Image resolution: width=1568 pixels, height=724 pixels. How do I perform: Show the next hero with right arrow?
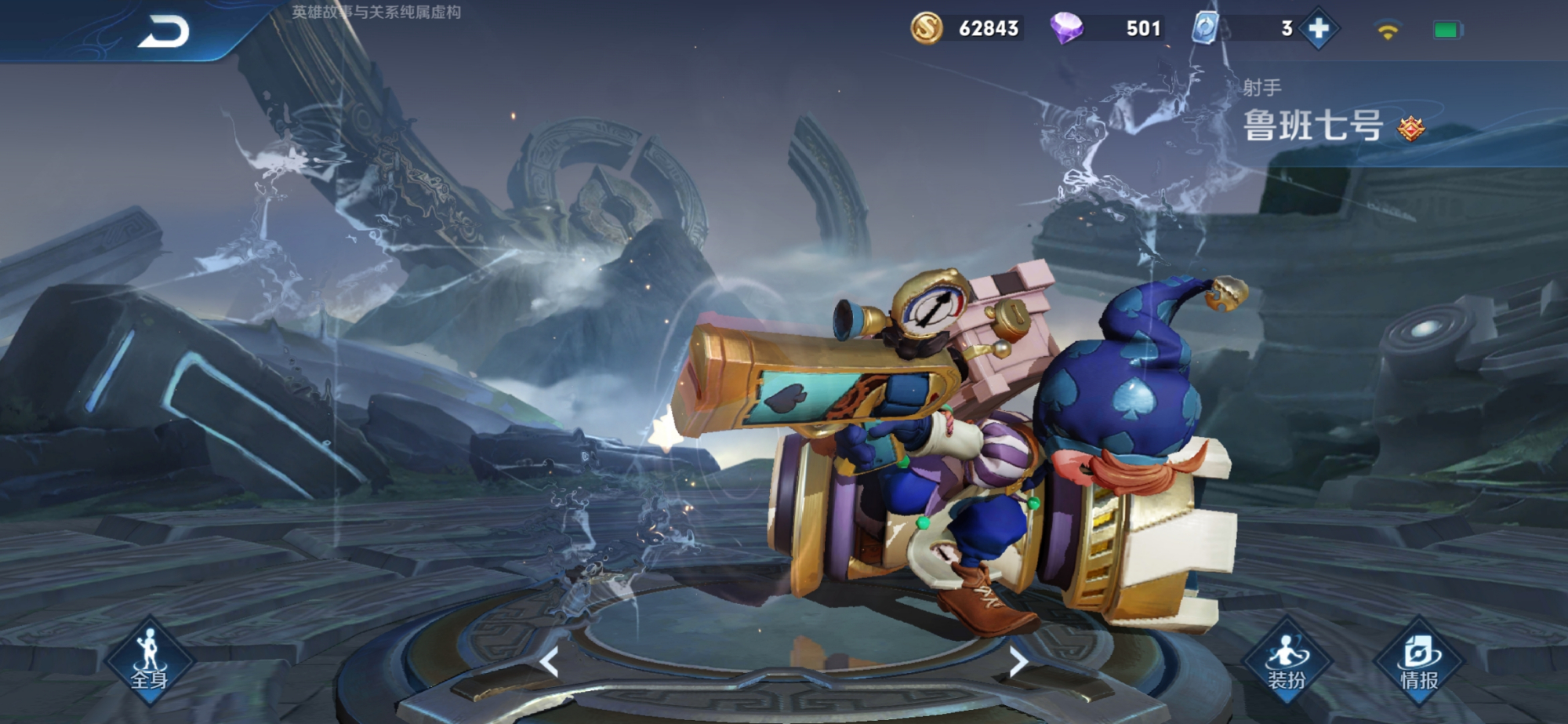click(1018, 663)
